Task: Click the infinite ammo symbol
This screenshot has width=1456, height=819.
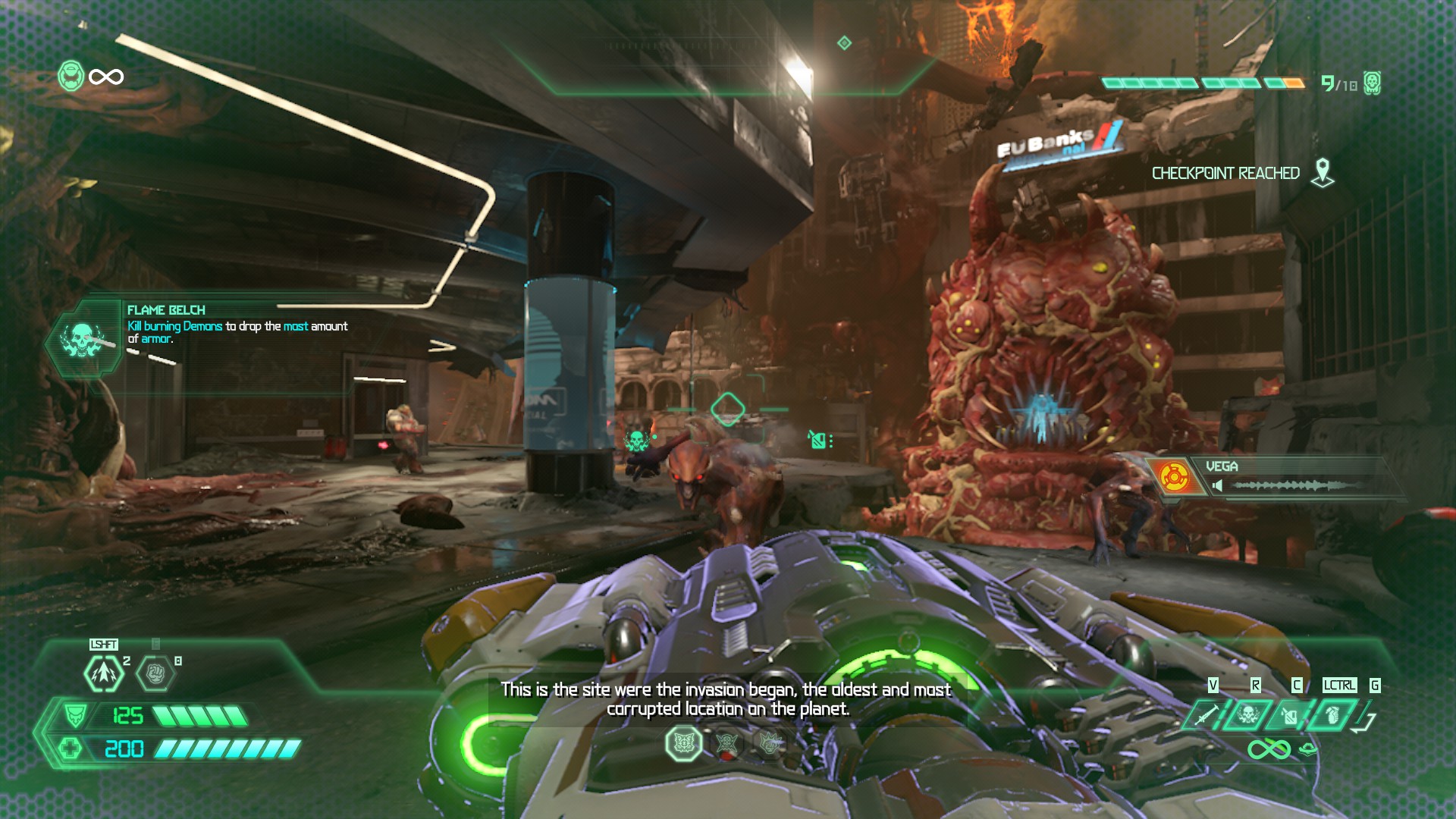Action: (x=1269, y=750)
